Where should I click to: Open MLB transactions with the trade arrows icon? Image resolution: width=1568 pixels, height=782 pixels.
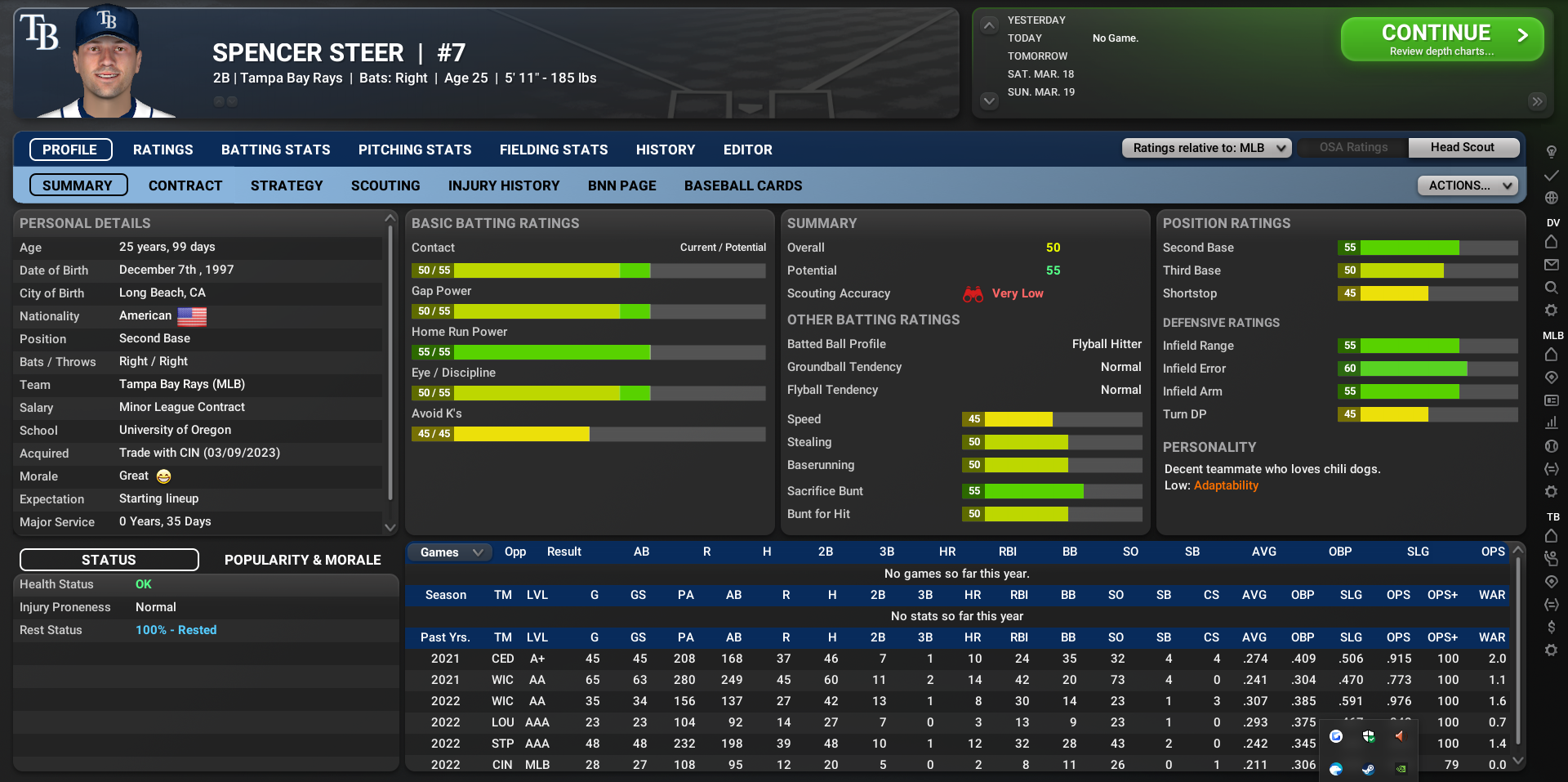[x=1552, y=469]
